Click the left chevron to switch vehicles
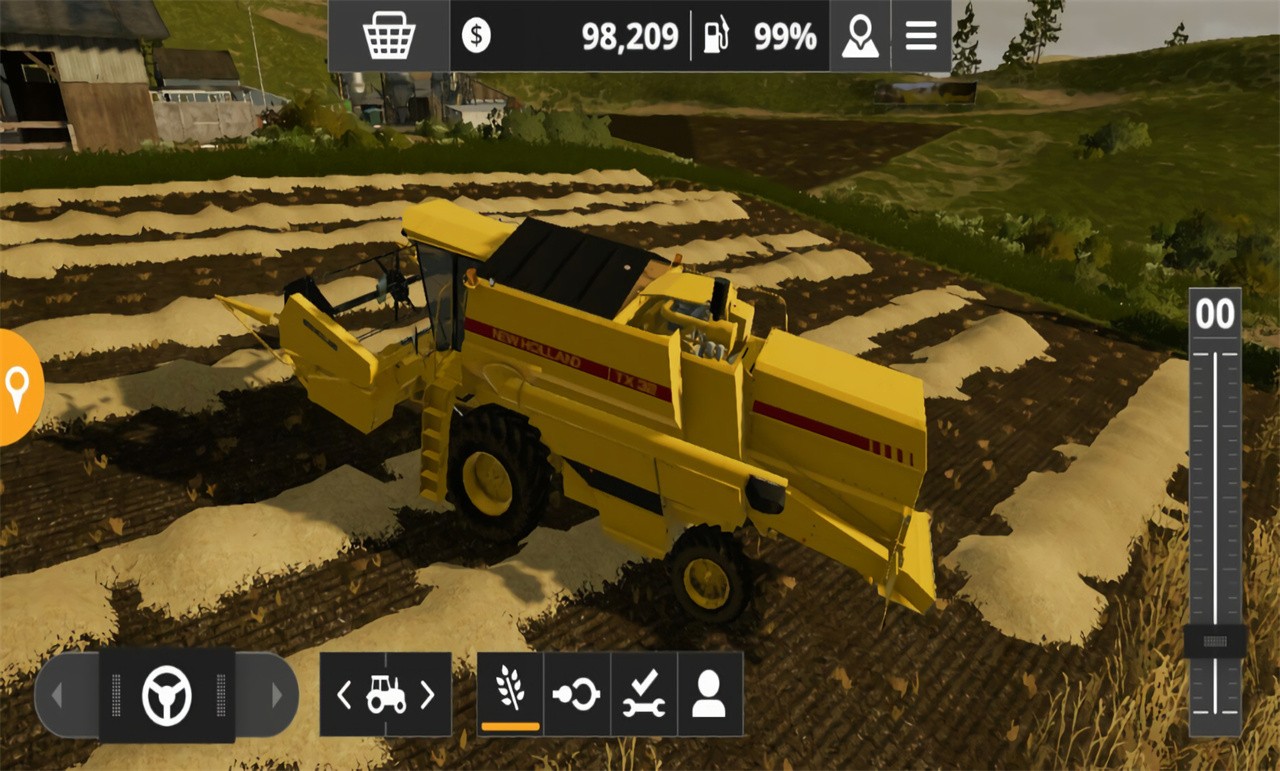The image size is (1280, 771). (344, 692)
